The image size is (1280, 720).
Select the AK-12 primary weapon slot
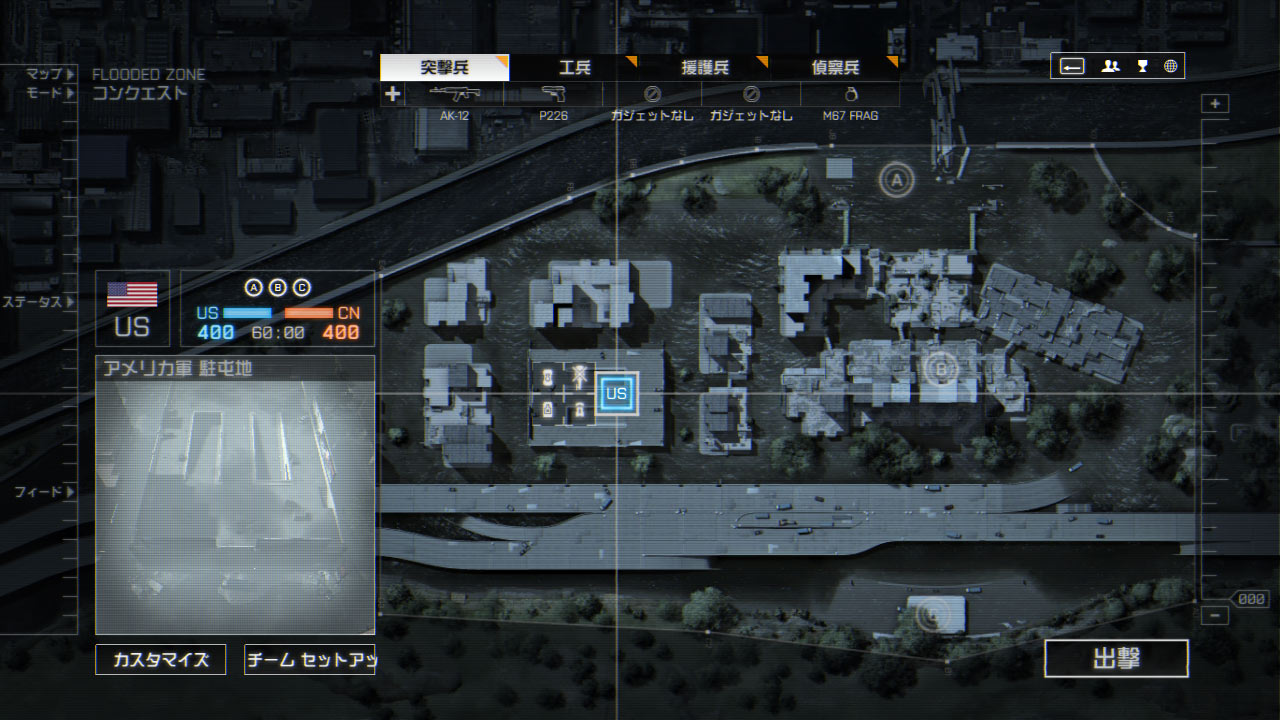(x=454, y=95)
